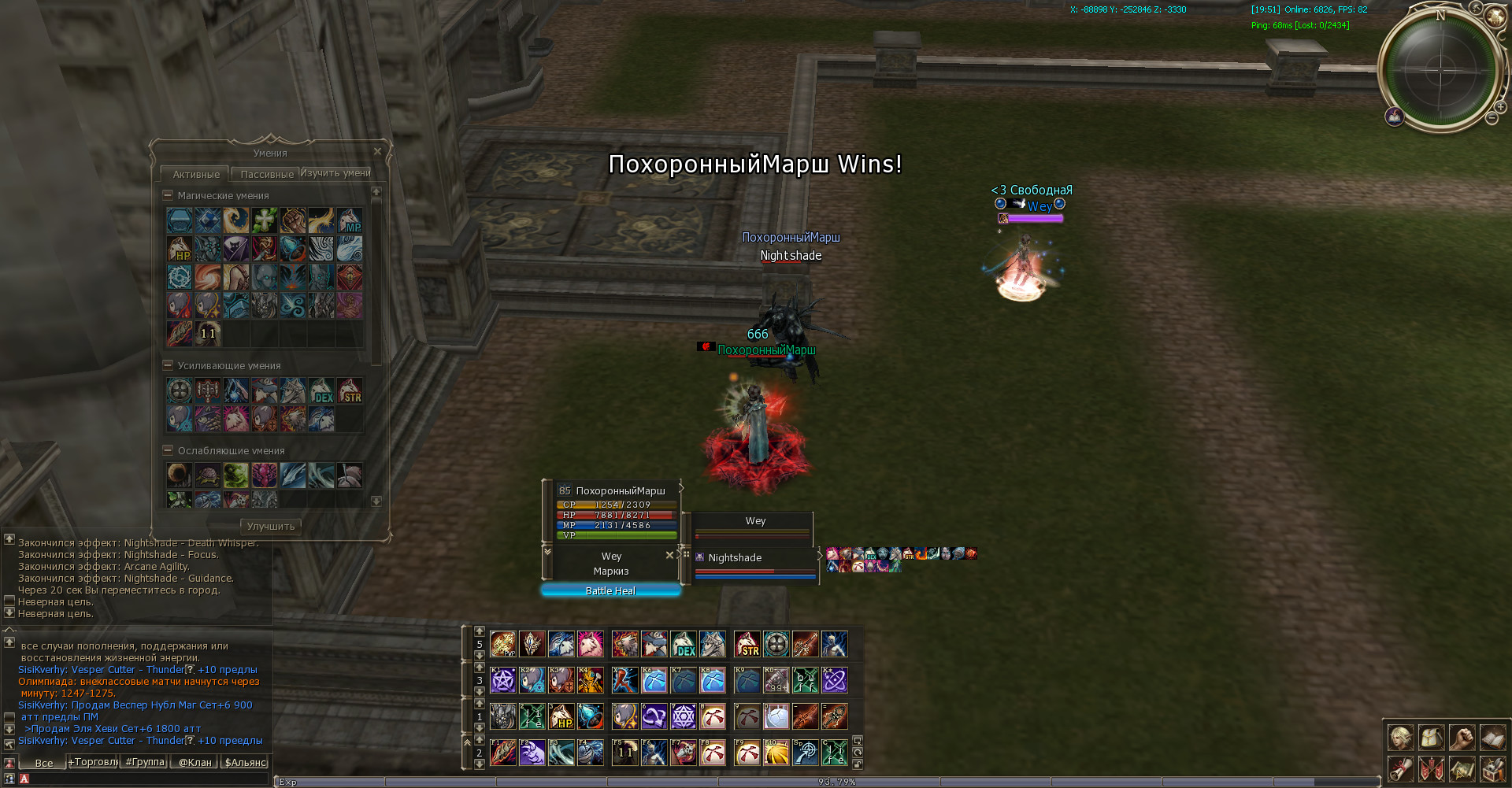Screen dimensions: 1512x788
Task: Select the green cross skill icon
Action: tap(264, 220)
